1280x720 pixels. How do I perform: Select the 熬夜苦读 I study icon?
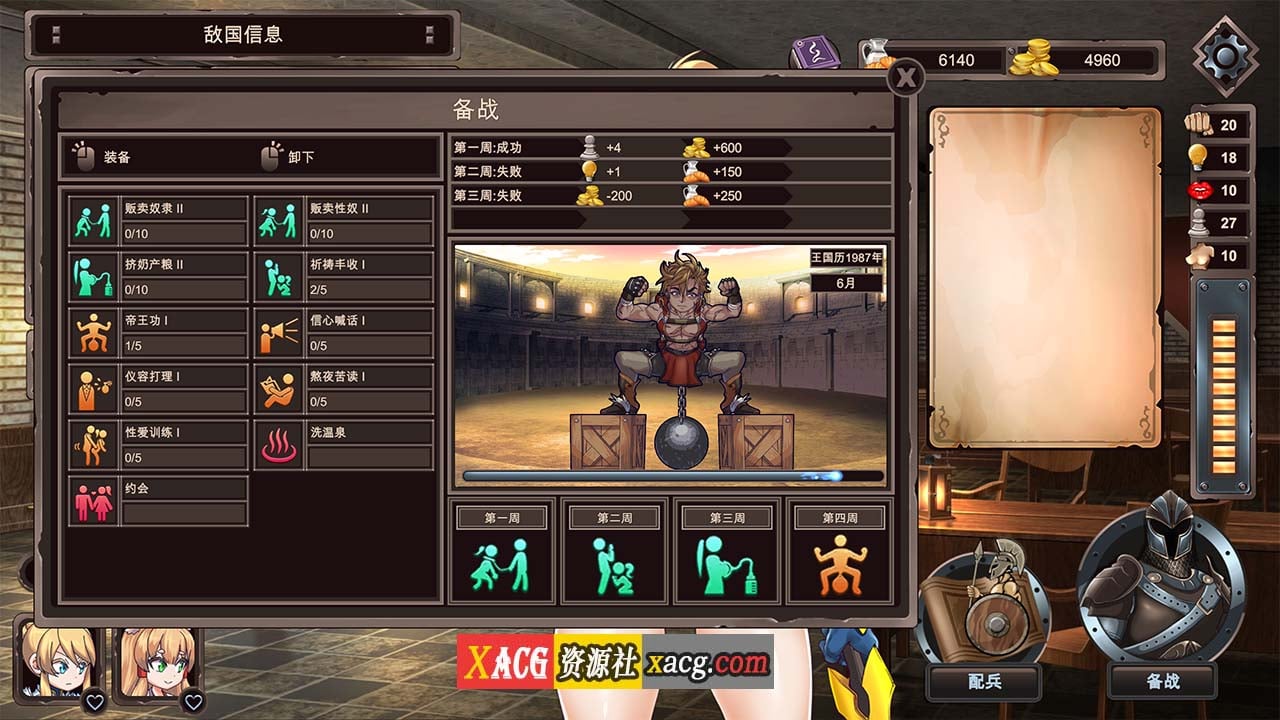pyautogui.click(x=279, y=386)
